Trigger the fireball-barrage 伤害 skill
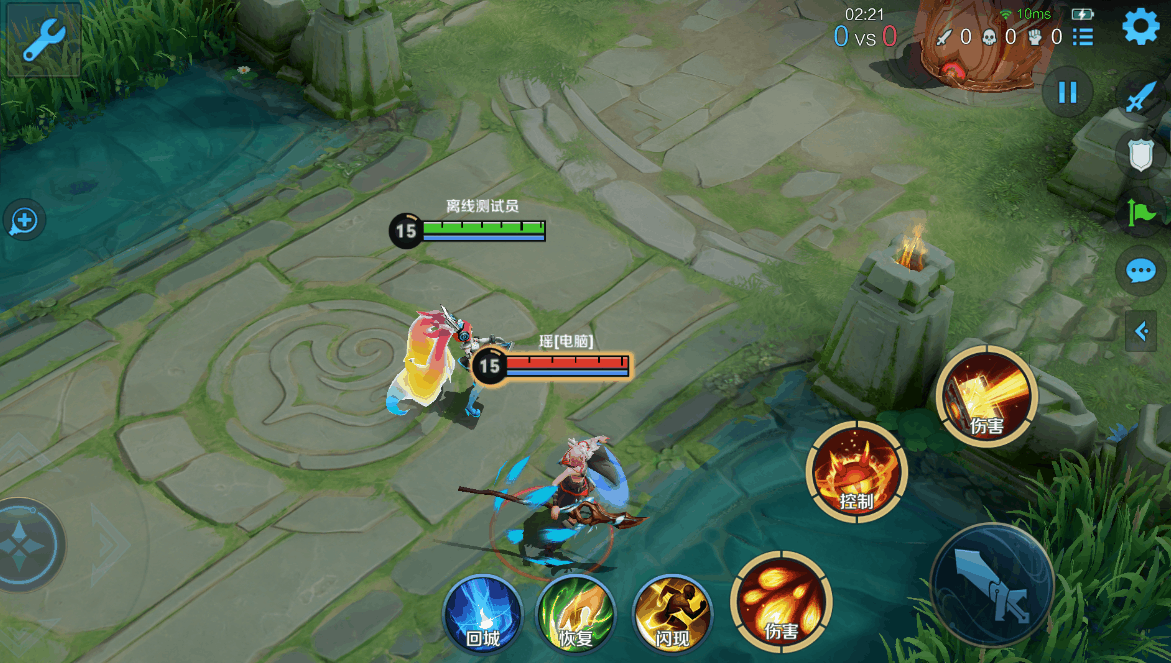 pos(781,602)
